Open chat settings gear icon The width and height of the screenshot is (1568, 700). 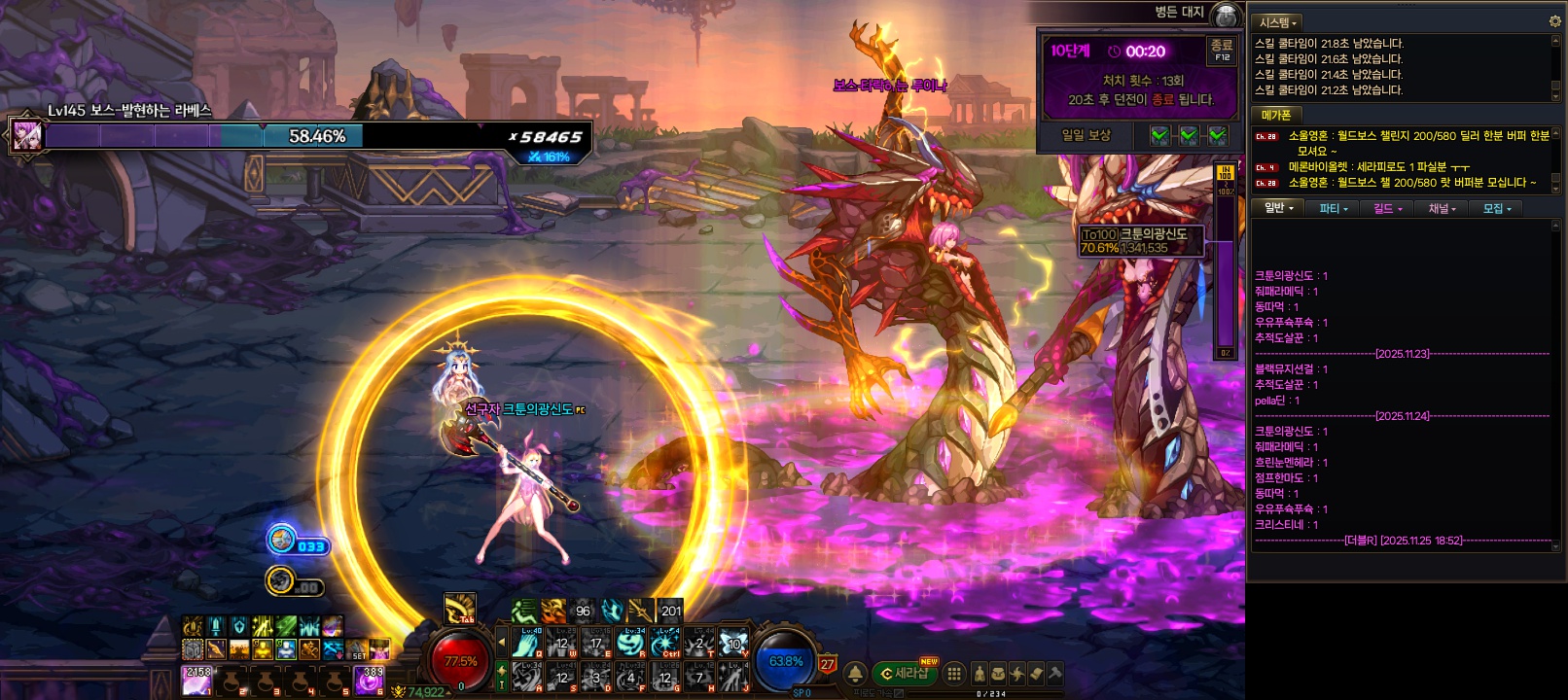tap(1553, 21)
